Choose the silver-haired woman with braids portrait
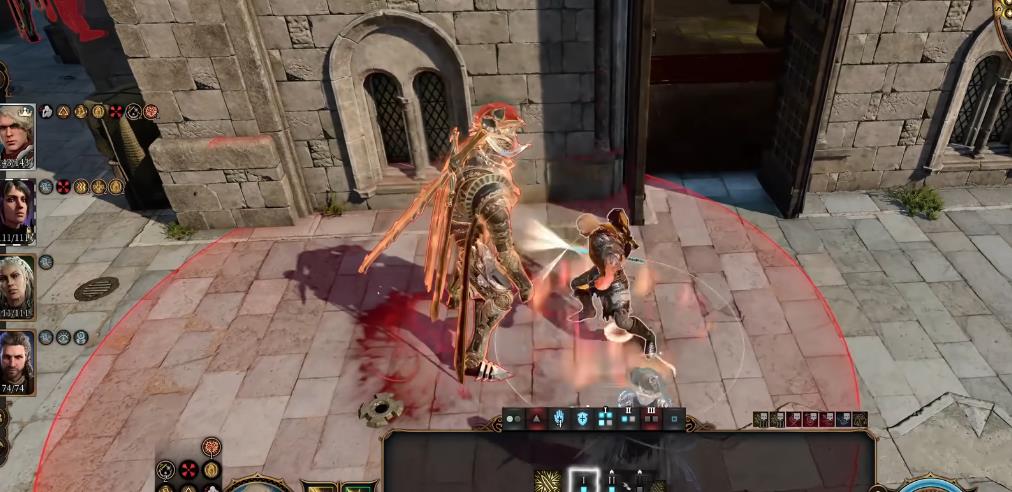Screen dimensions: 1012x492 17,287
